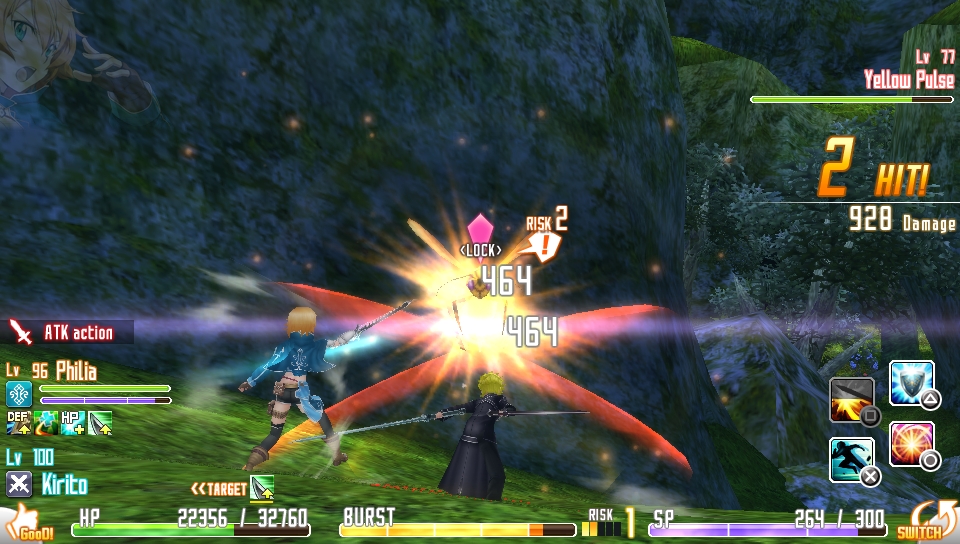The height and width of the screenshot is (544, 960).
Task: Click Philia's HP plus buff icon
Action: (72, 422)
